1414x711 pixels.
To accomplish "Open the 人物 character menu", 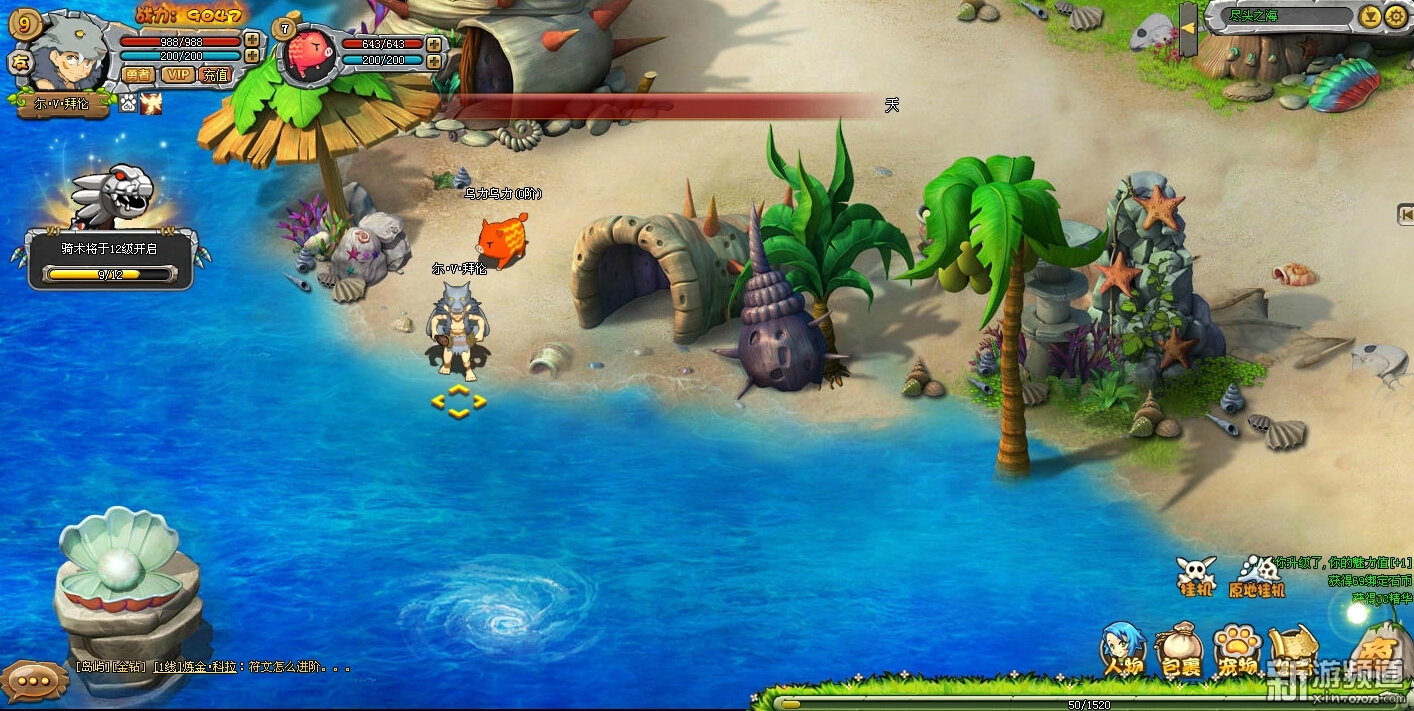I will pos(1122,648).
